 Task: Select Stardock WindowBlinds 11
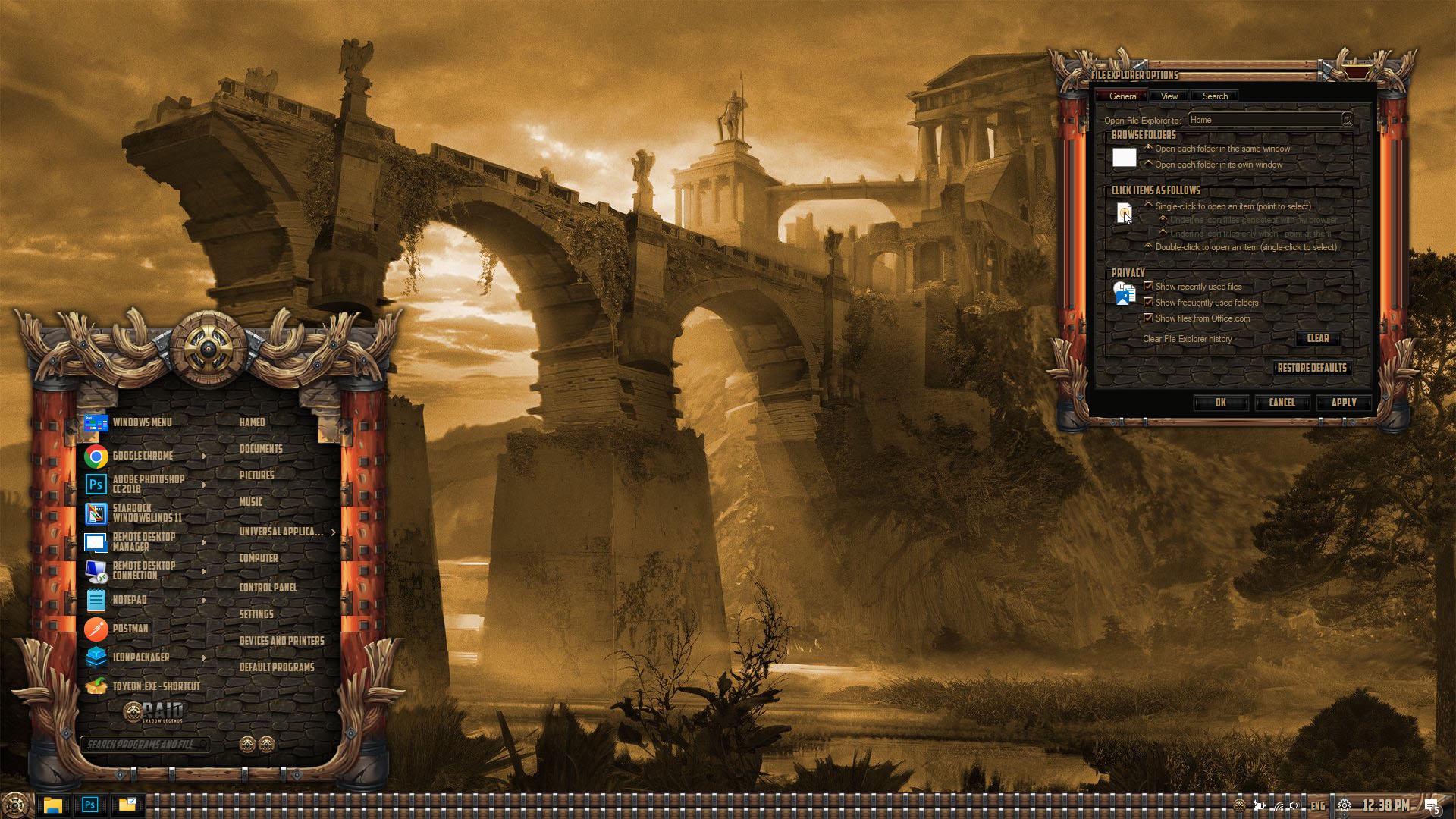click(146, 513)
